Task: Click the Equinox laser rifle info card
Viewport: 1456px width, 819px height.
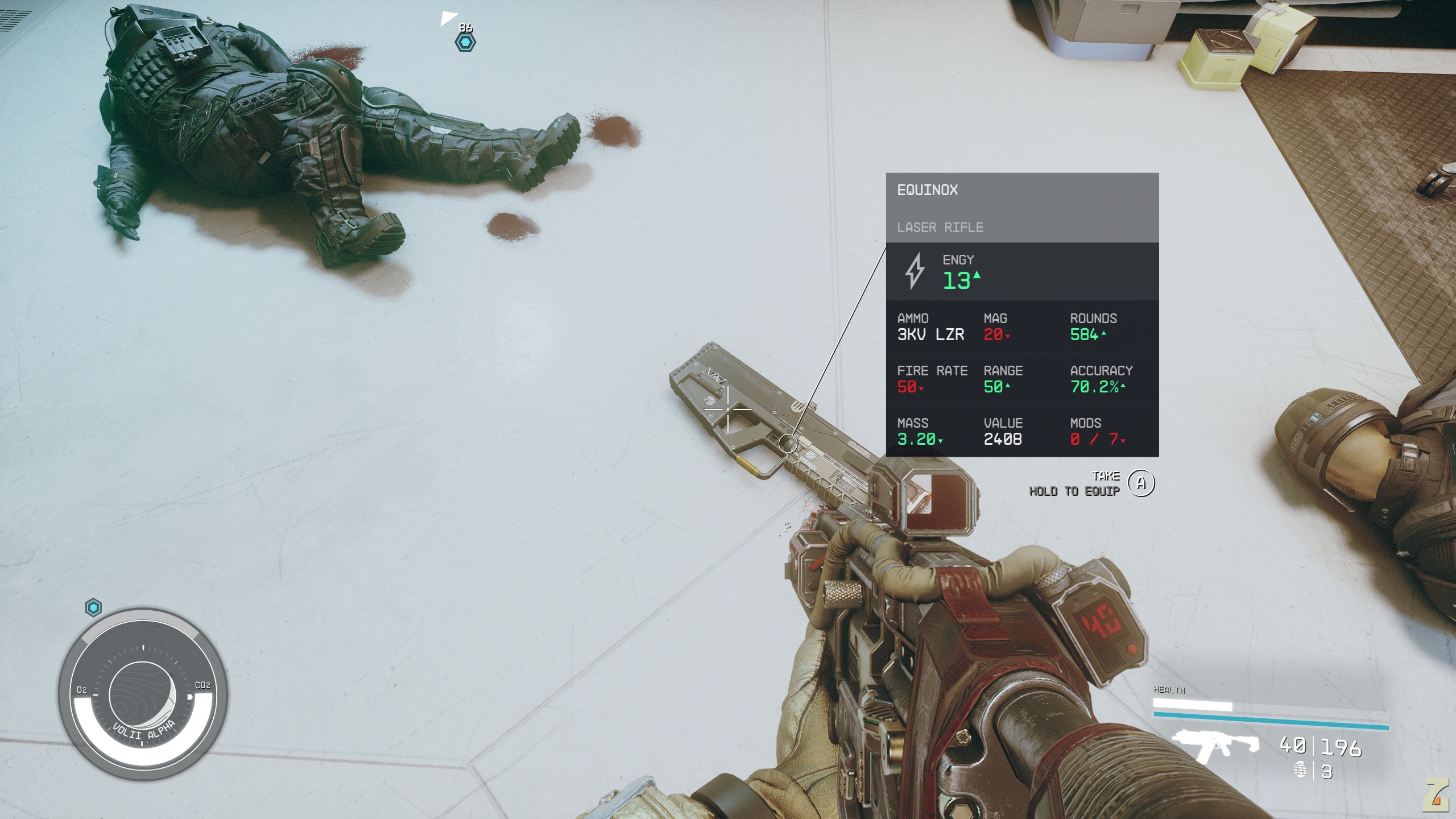Action: (x=1021, y=315)
